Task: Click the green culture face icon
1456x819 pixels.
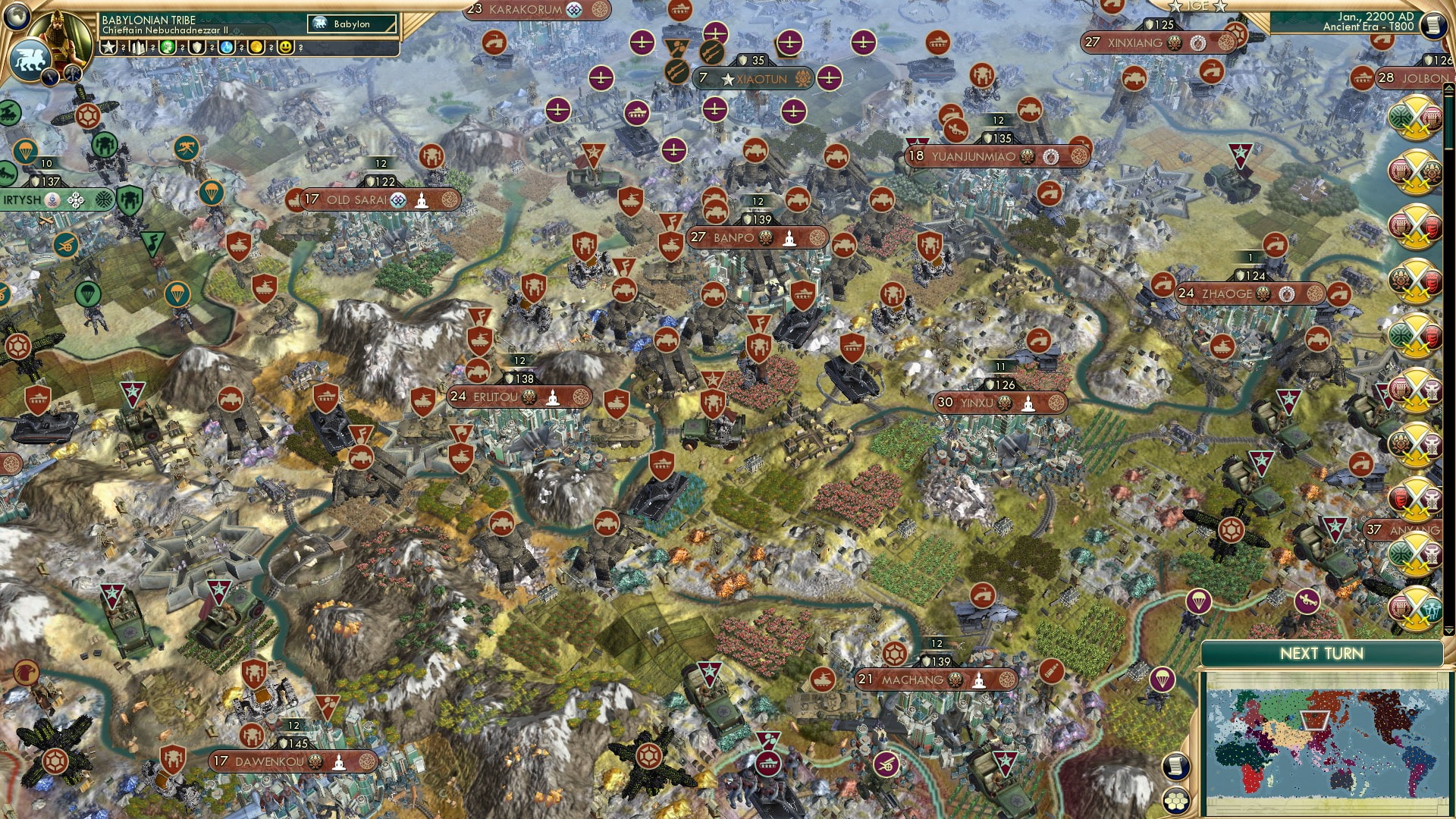Action: (x=168, y=48)
